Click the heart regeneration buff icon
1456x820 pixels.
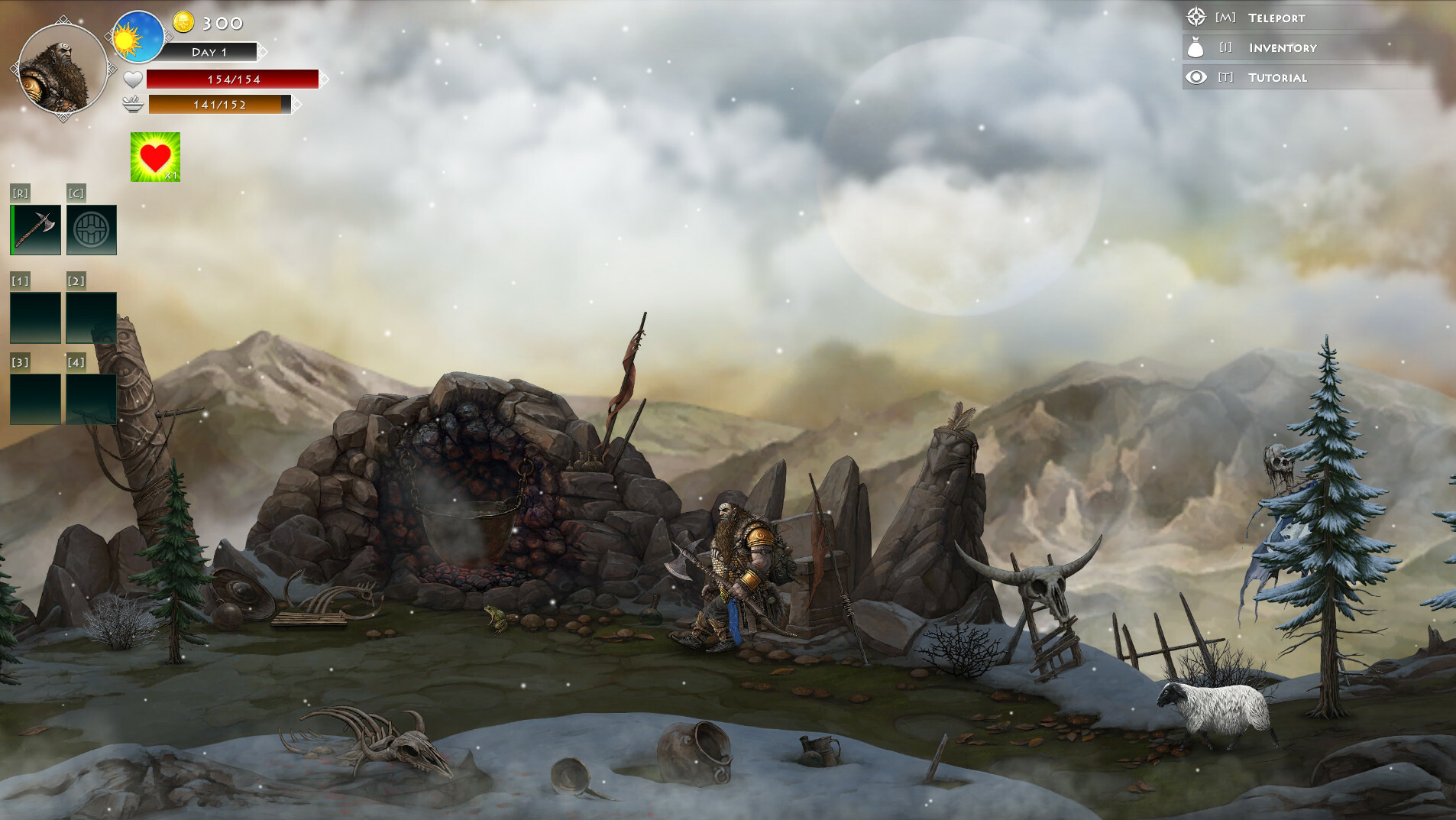(x=155, y=158)
